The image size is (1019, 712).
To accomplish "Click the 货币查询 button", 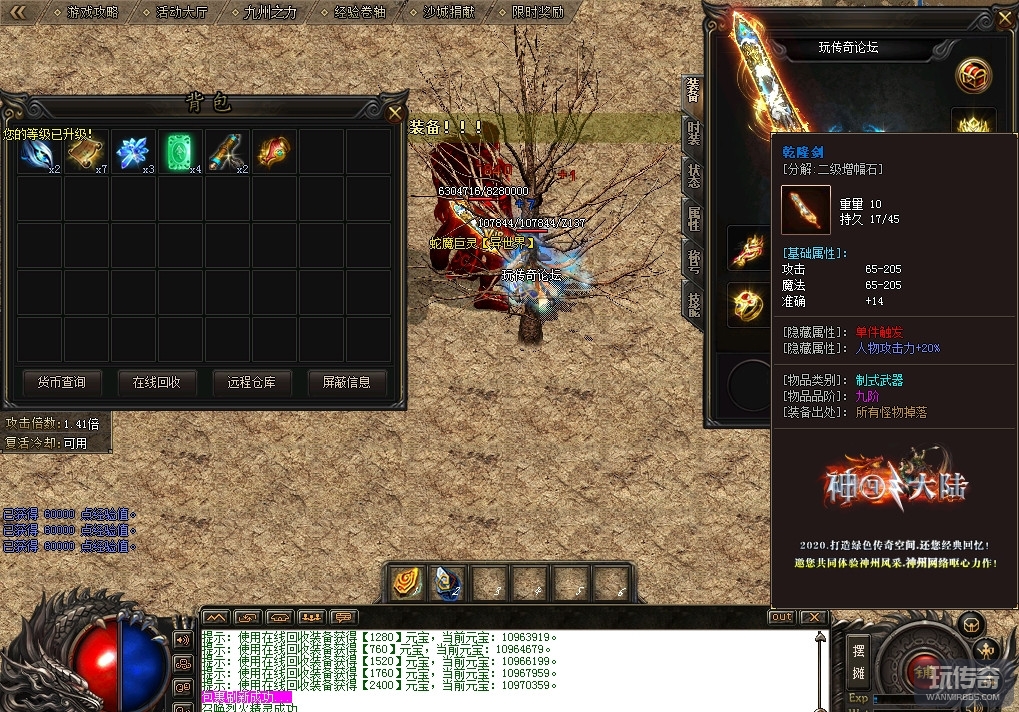I will click(x=62, y=382).
